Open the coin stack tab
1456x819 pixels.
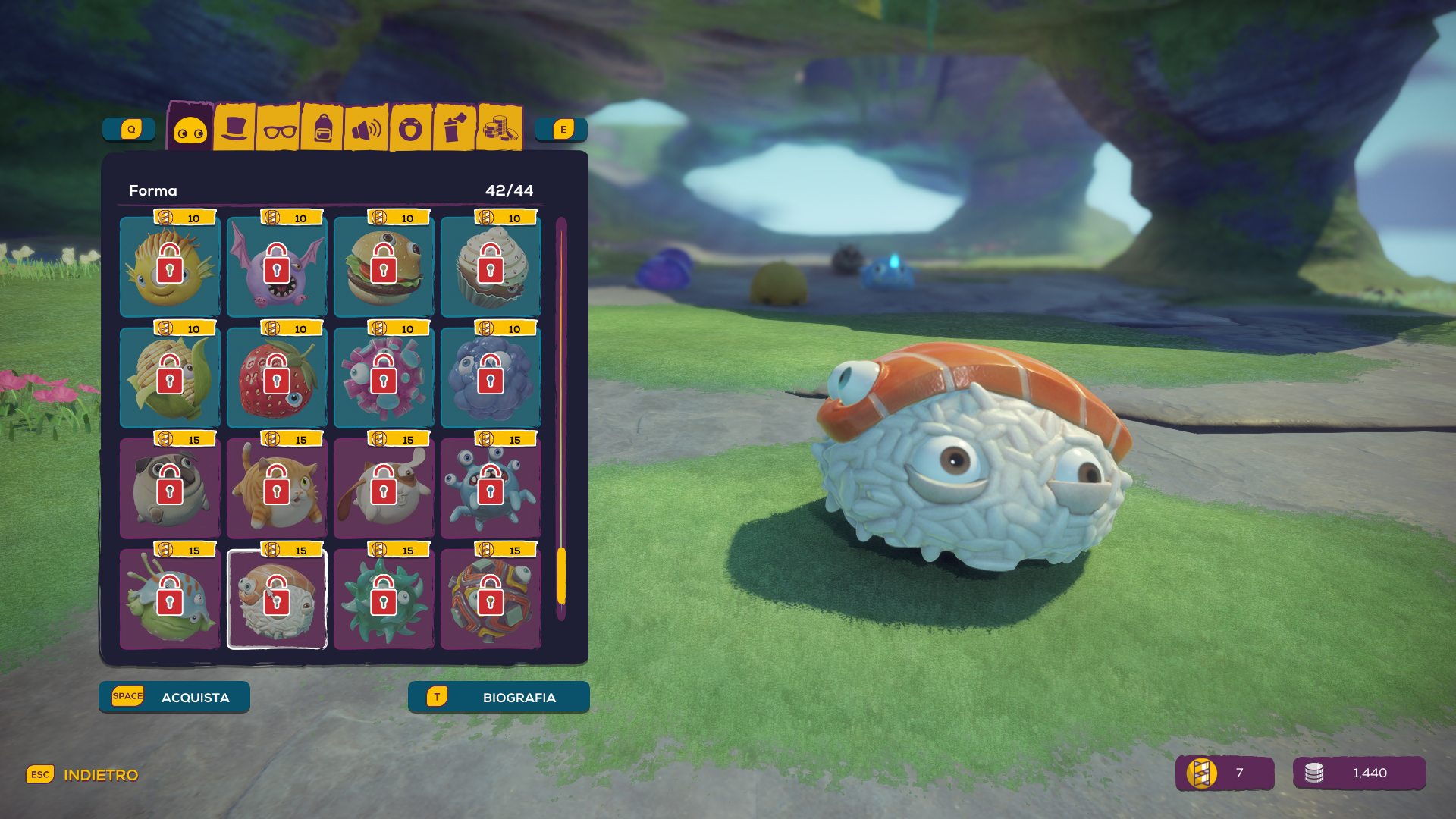pyautogui.click(x=499, y=129)
